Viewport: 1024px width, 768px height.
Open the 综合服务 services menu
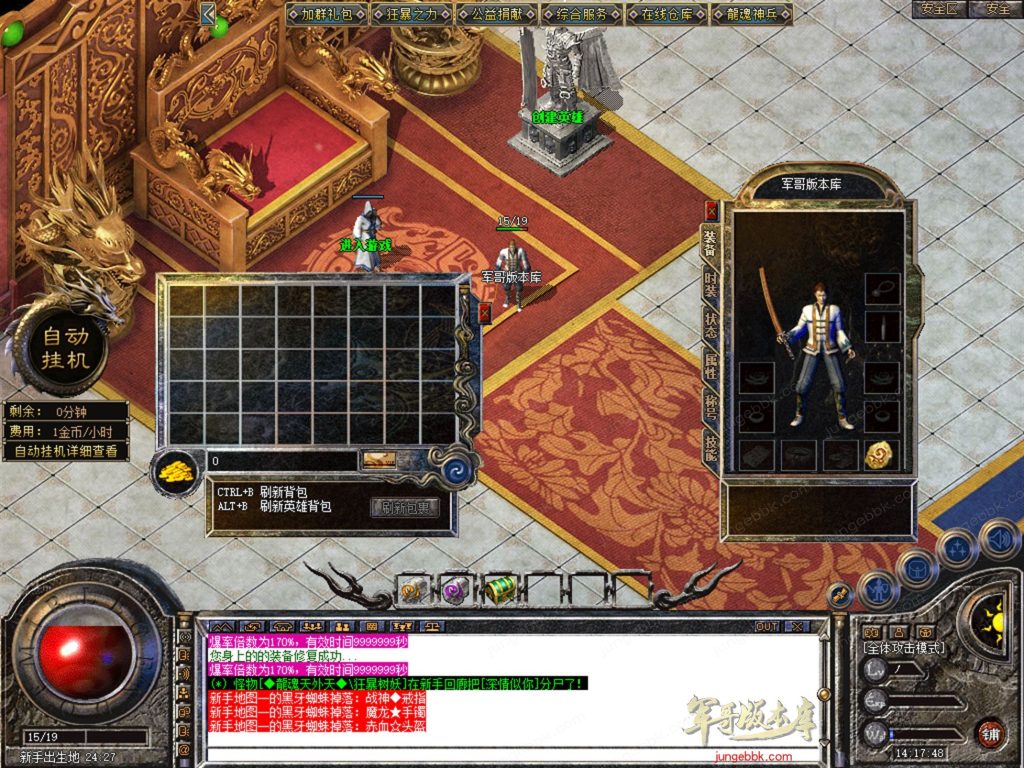pyautogui.click(x=582, y=14)
